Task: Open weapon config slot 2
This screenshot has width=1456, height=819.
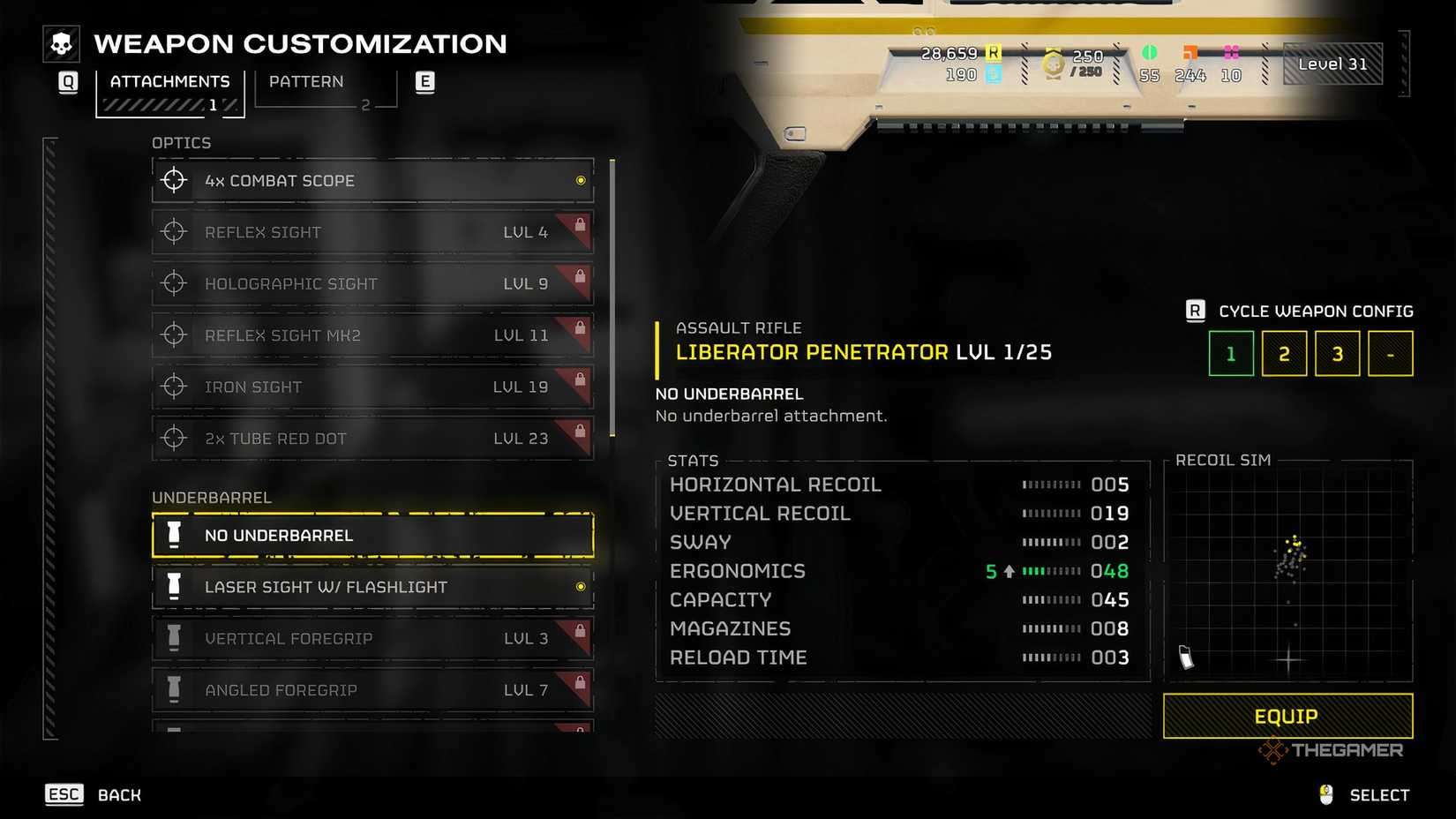Action: [x=1284, y=353]
